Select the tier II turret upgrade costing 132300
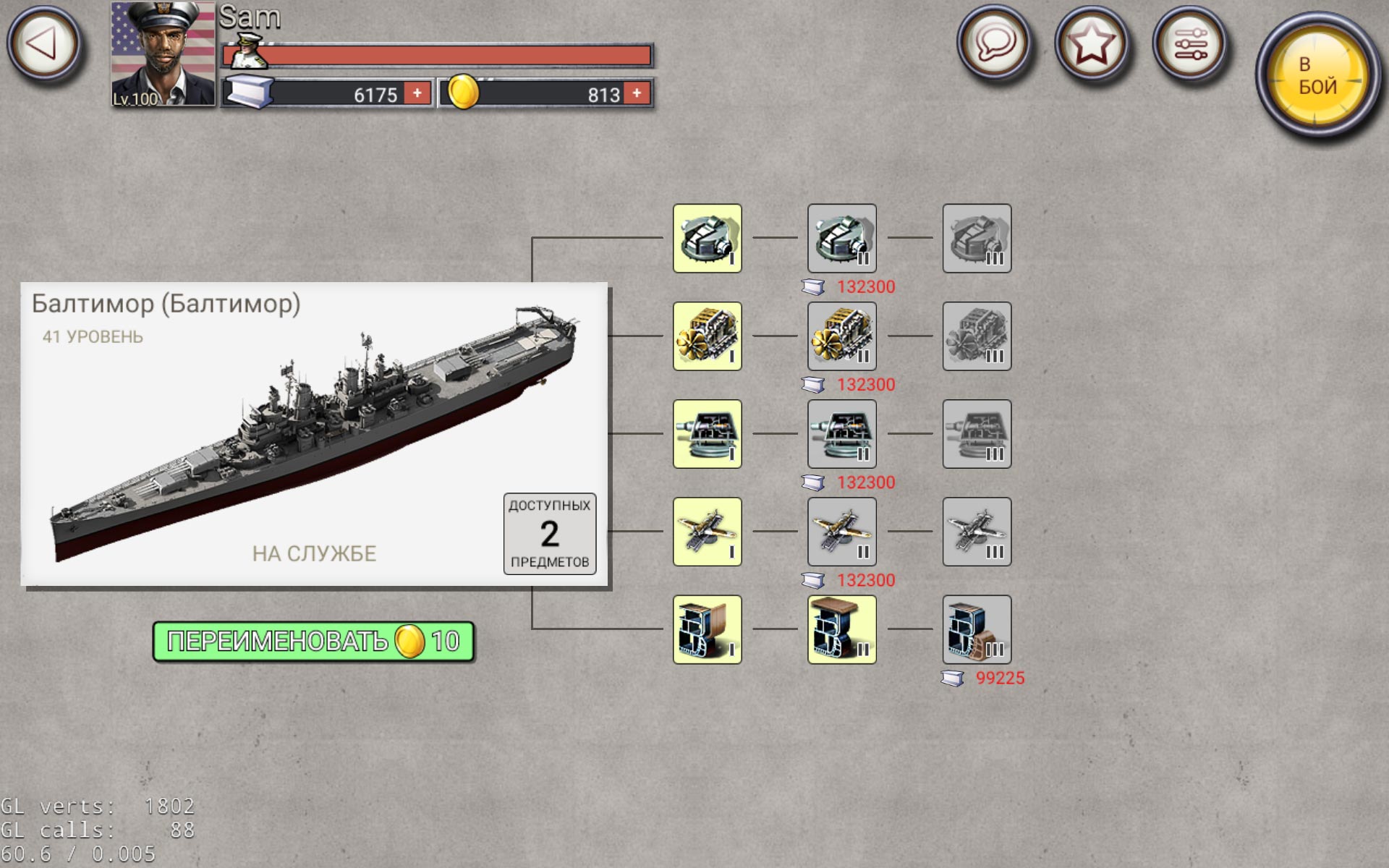The height and width of the screenshot is (868, 1389). 841,239
